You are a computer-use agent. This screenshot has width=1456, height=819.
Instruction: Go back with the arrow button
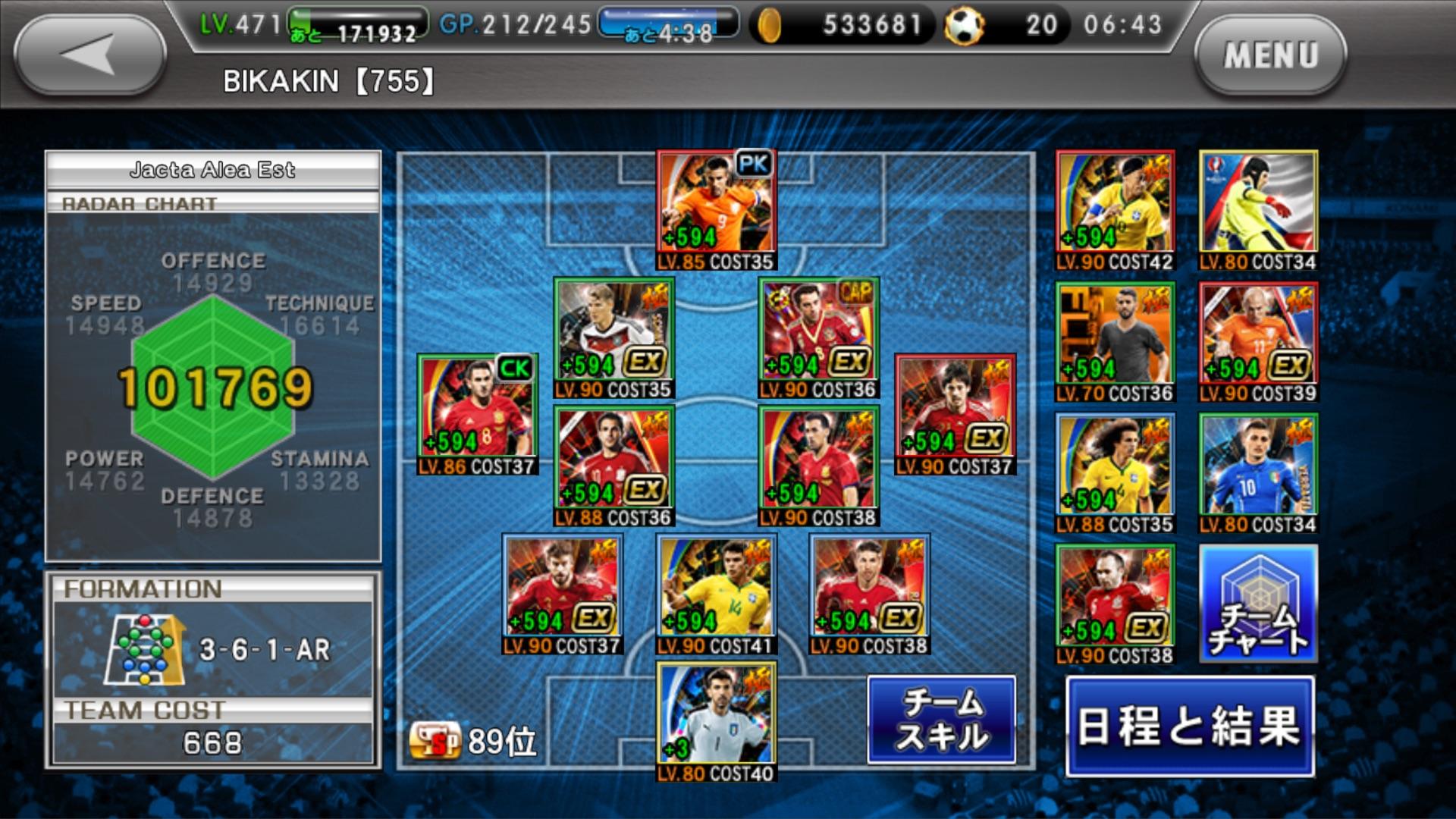click(89, 55)
